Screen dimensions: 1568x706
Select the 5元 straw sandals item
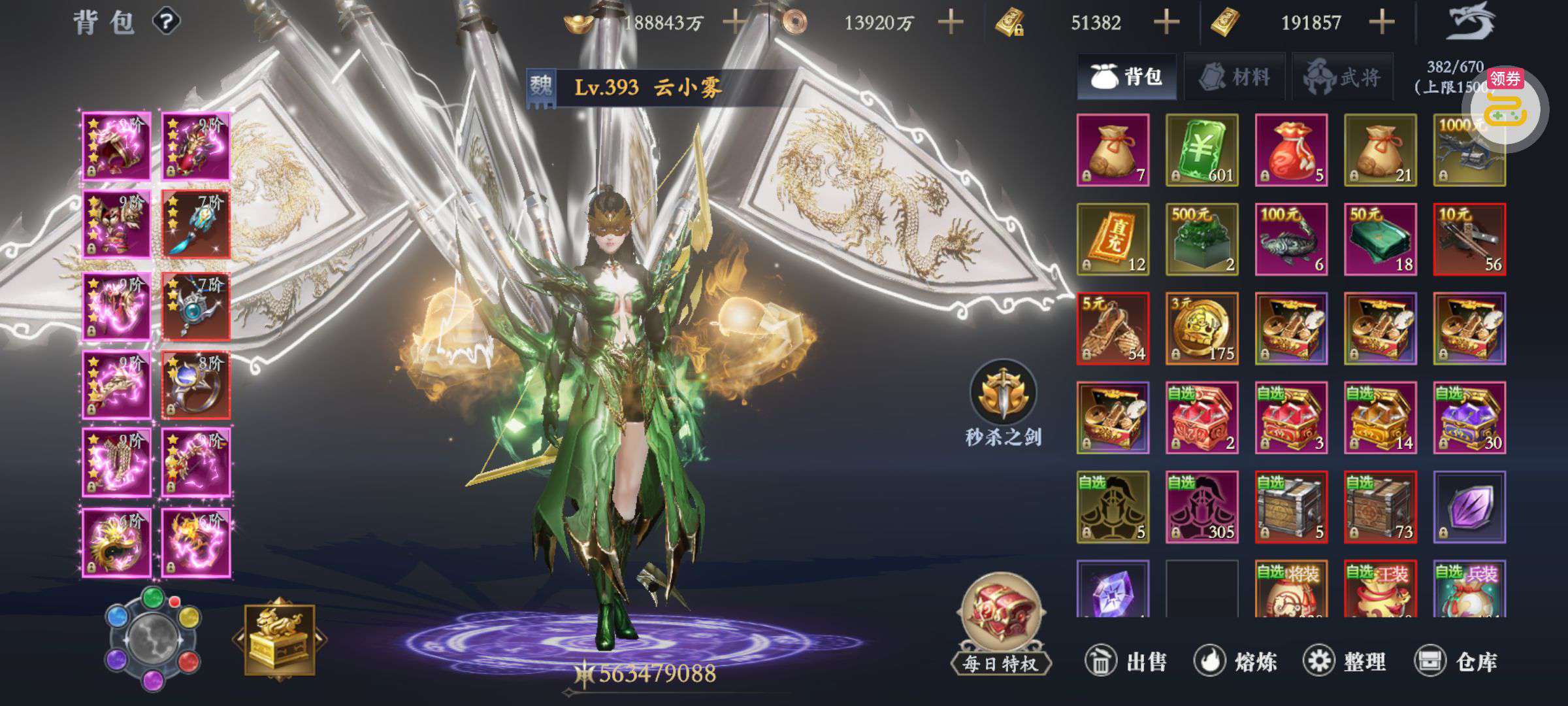[1113, 328]
